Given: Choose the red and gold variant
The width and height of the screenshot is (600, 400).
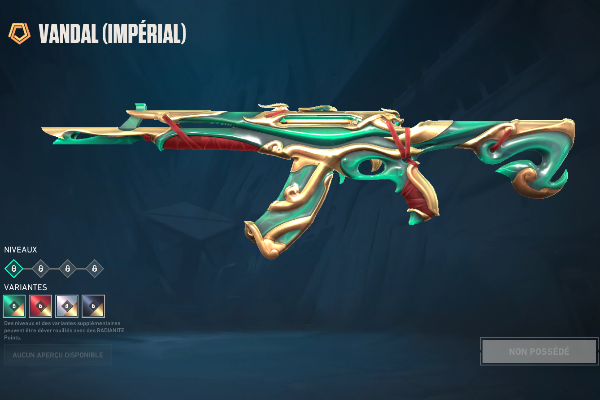Looking at the screenshot, I should click(x=41, y=305).
